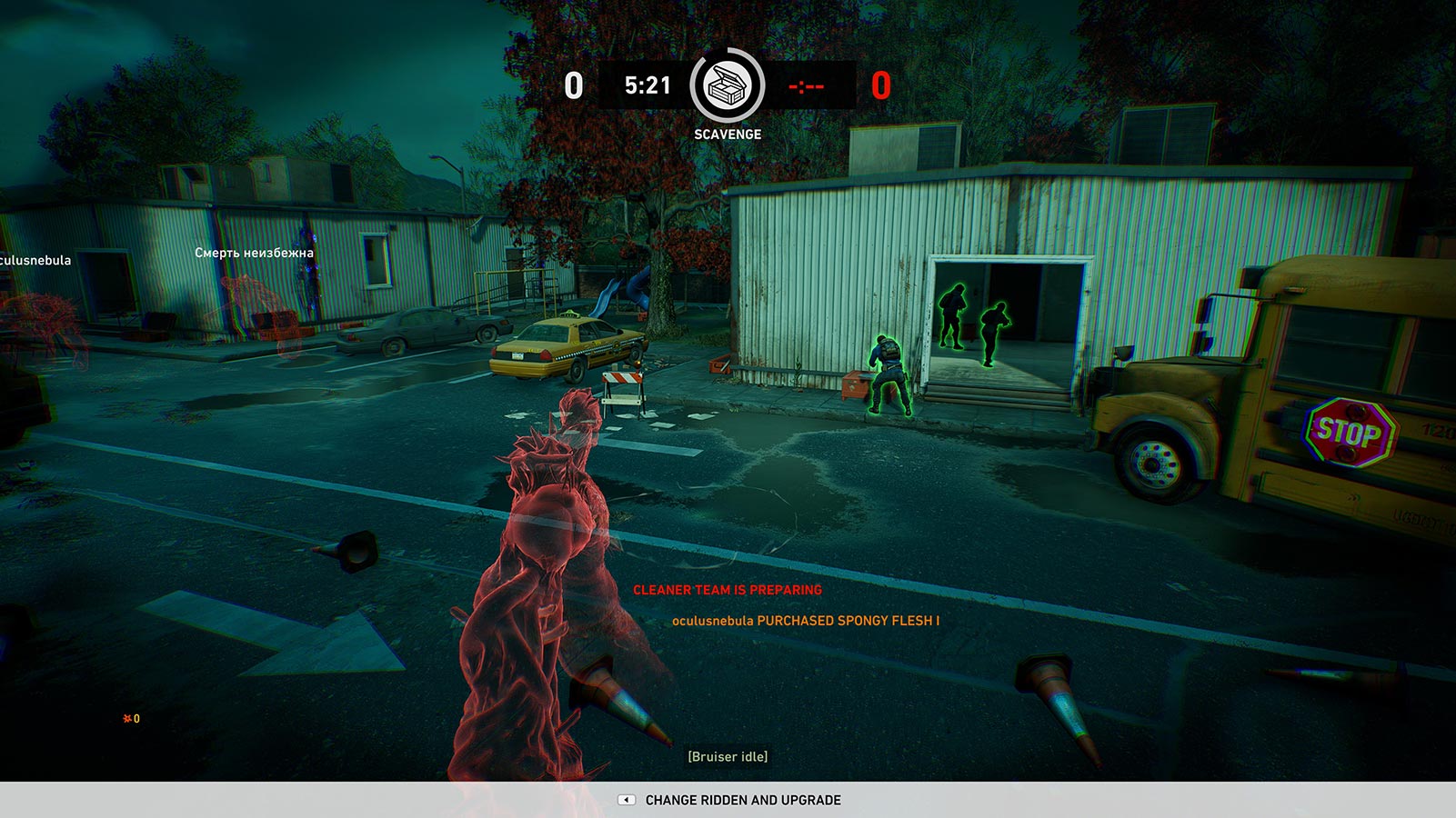Select the match timer showing 5:21
This screenshot has width=1456, height=818.
[x=648, y=86]
